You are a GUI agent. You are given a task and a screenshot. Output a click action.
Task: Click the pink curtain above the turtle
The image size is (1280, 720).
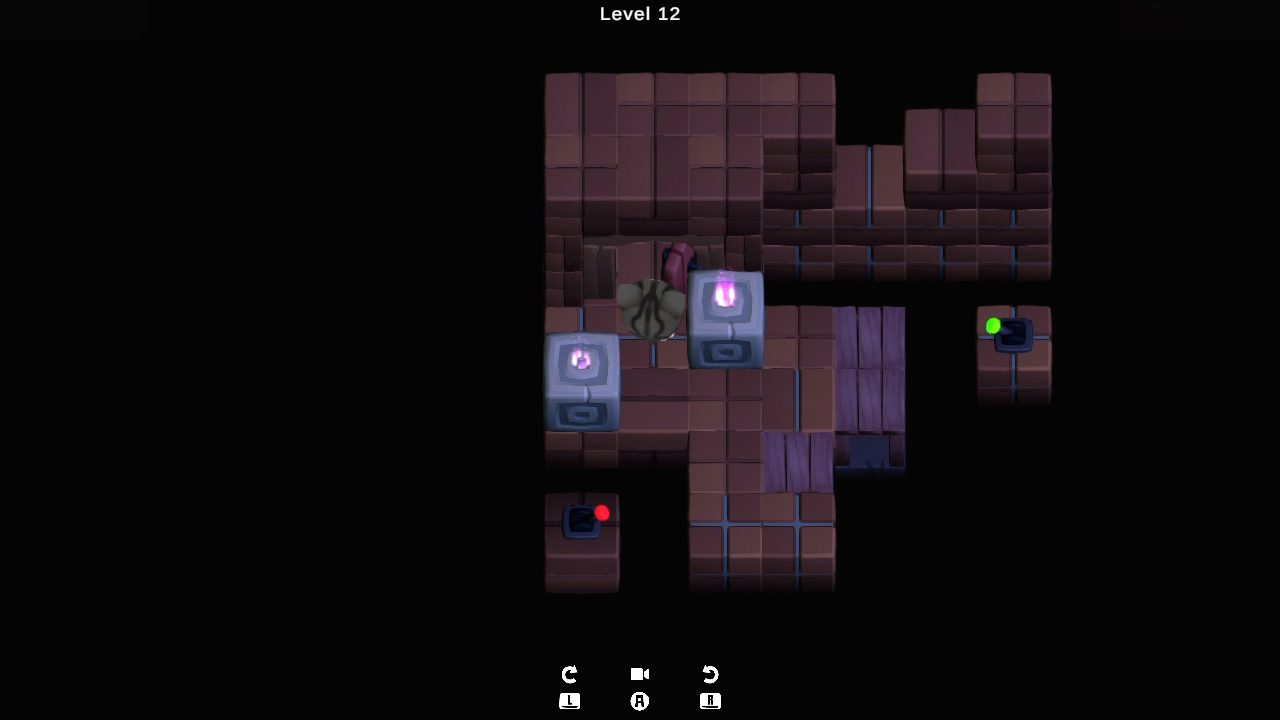pyautogui.click(x=676, y=265)
